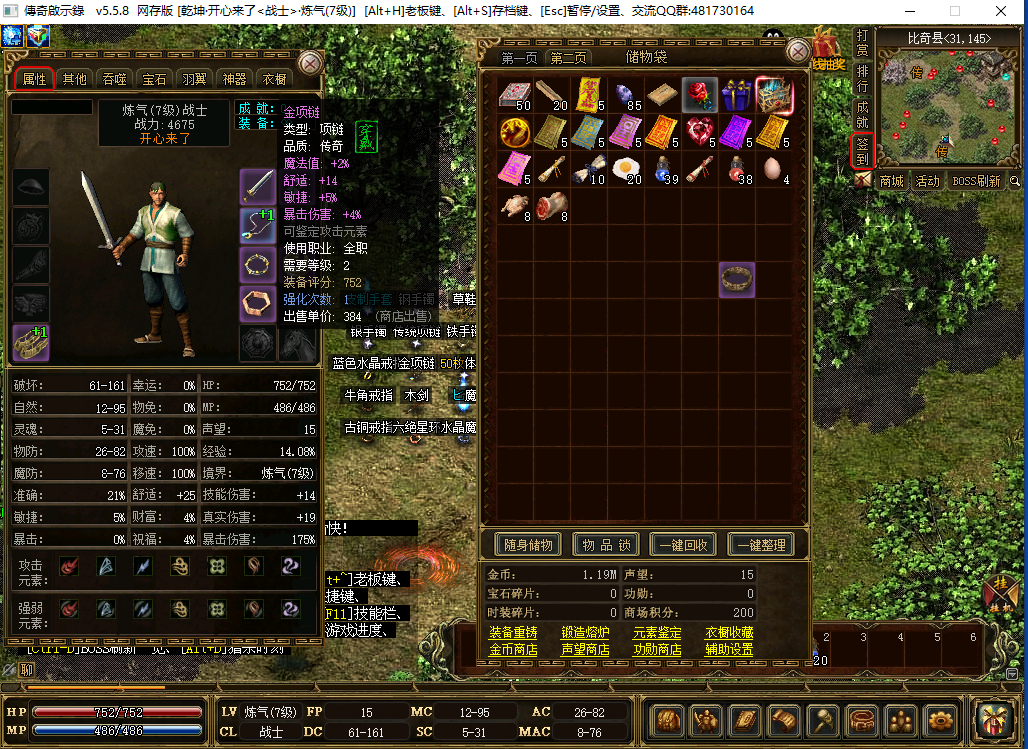Select the fried egg item stack

click(626, 168)
